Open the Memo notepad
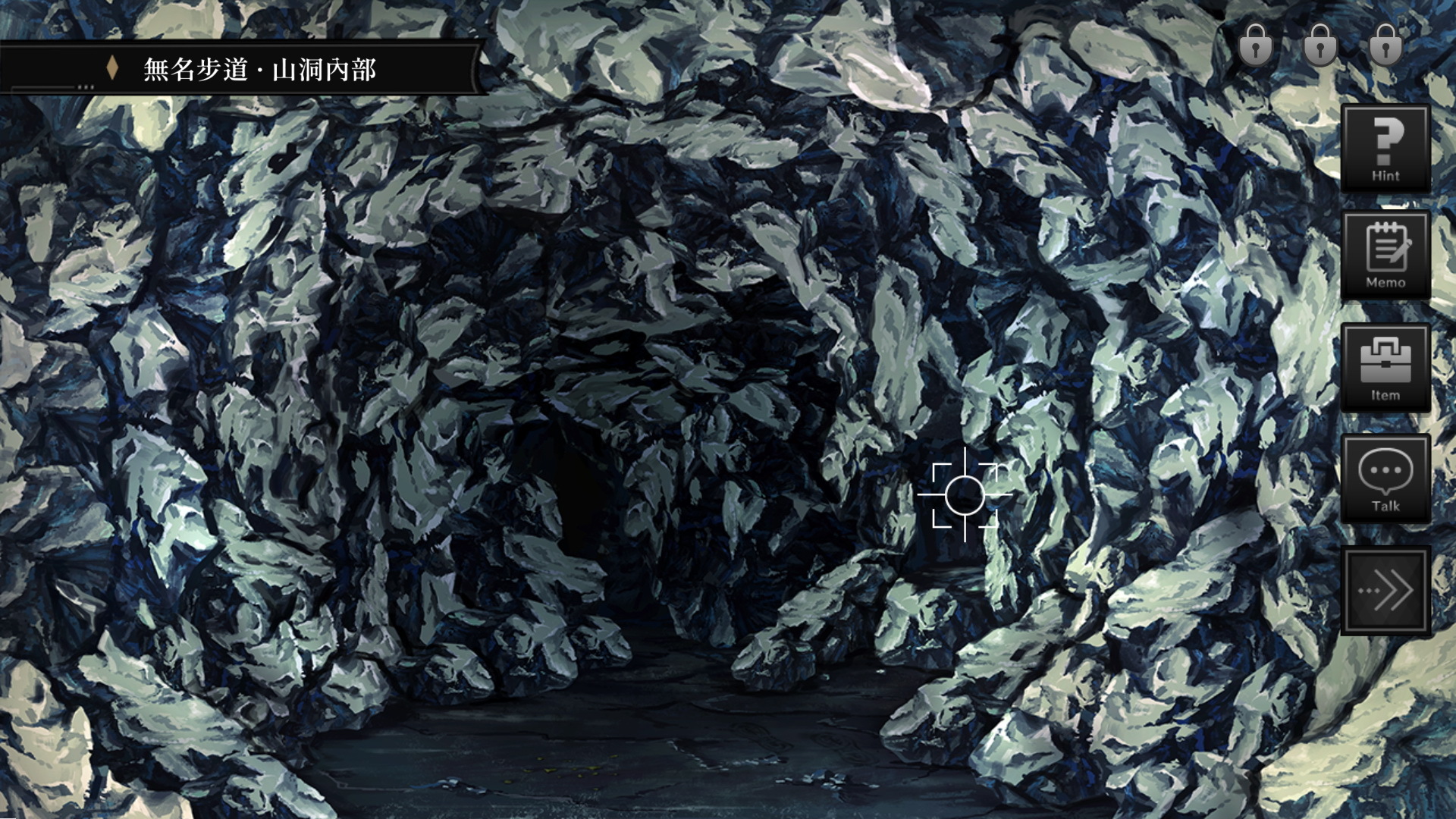Viewport: 1456px width, 819px height. tap(1385, 256)
